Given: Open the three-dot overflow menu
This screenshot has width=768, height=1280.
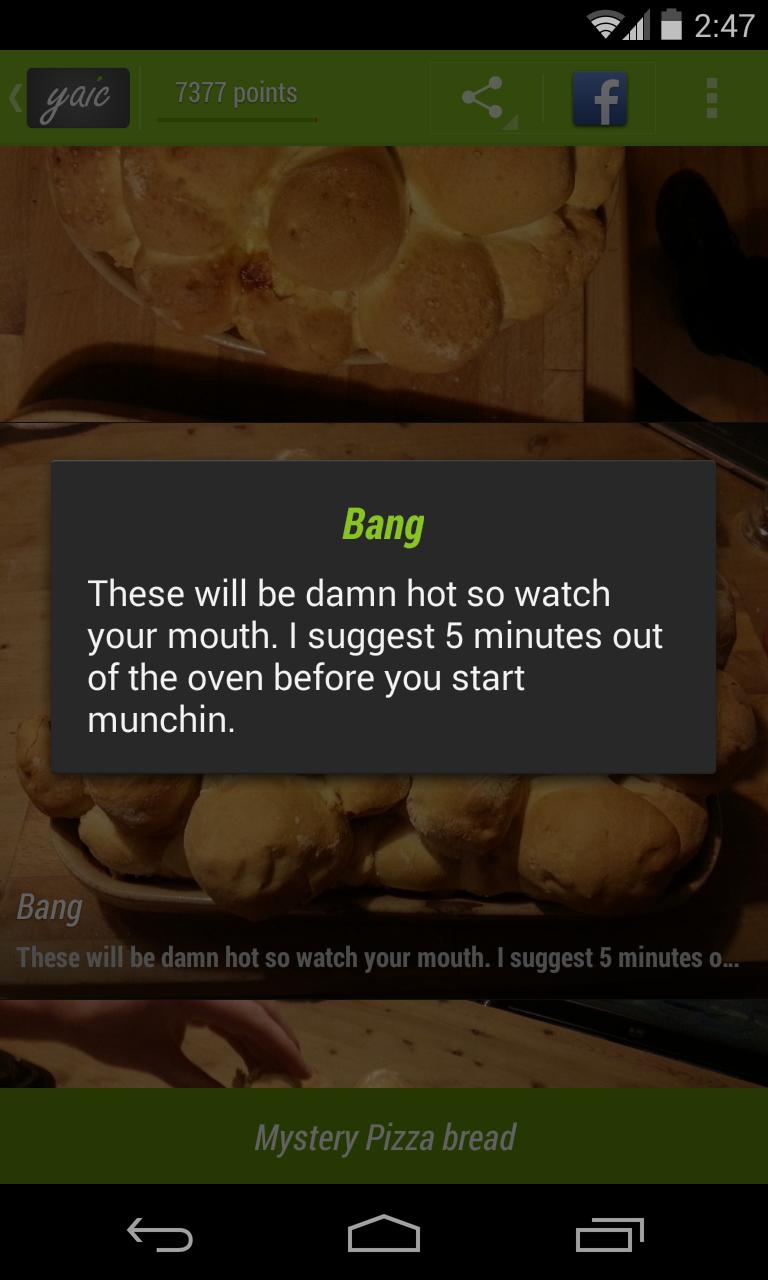Looking at the screenshot, I should tap(711, 98).
